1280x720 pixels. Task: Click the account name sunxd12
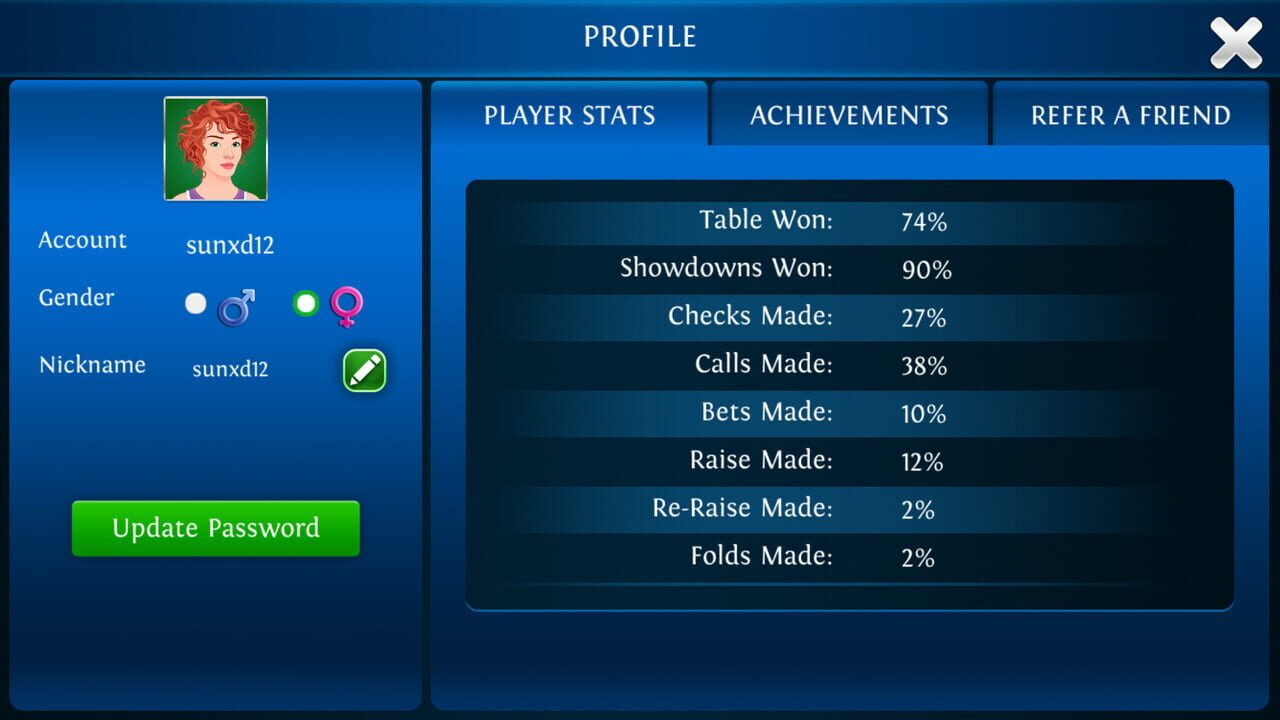point(229,244)
